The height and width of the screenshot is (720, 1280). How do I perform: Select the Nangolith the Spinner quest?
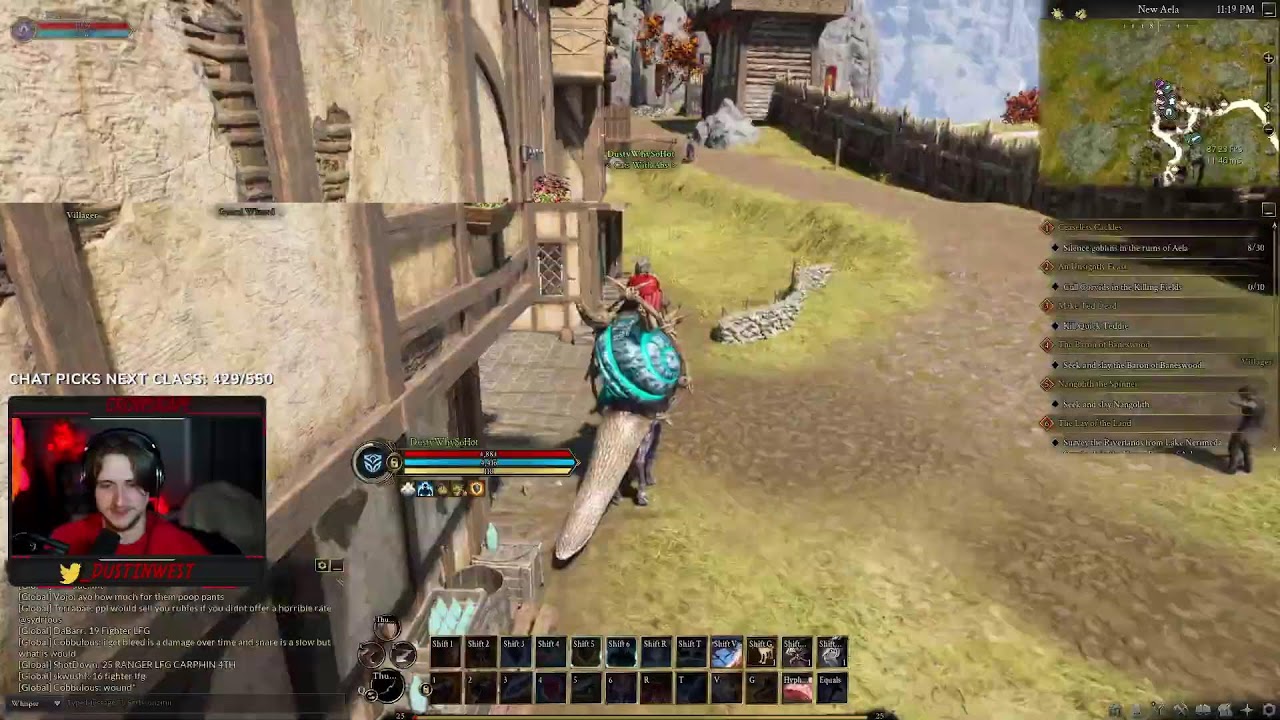[x=1097, y=384]
